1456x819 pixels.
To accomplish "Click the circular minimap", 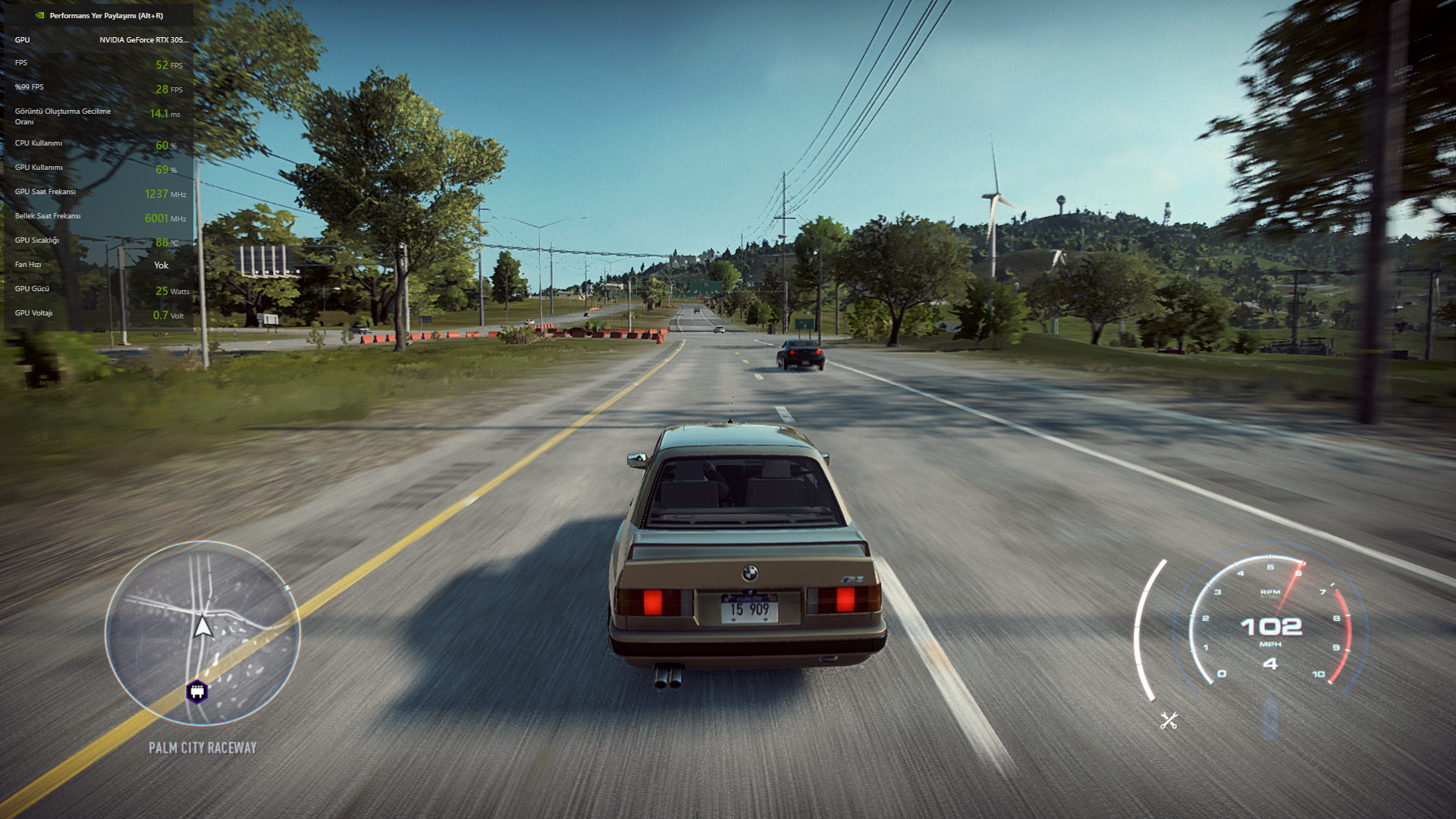I will 202,632.
